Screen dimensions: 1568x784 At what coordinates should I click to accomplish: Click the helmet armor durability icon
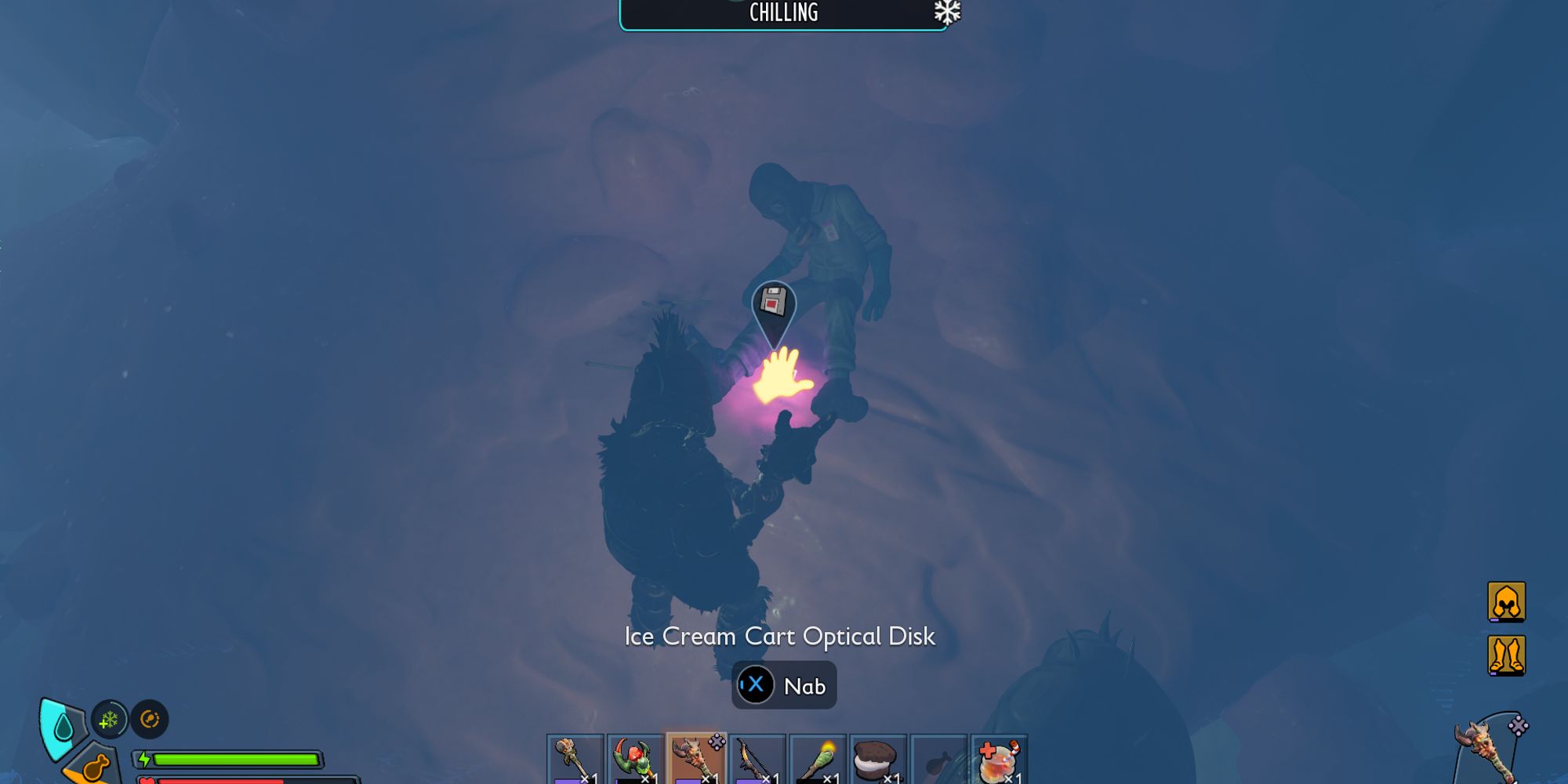pos(1506,601)
